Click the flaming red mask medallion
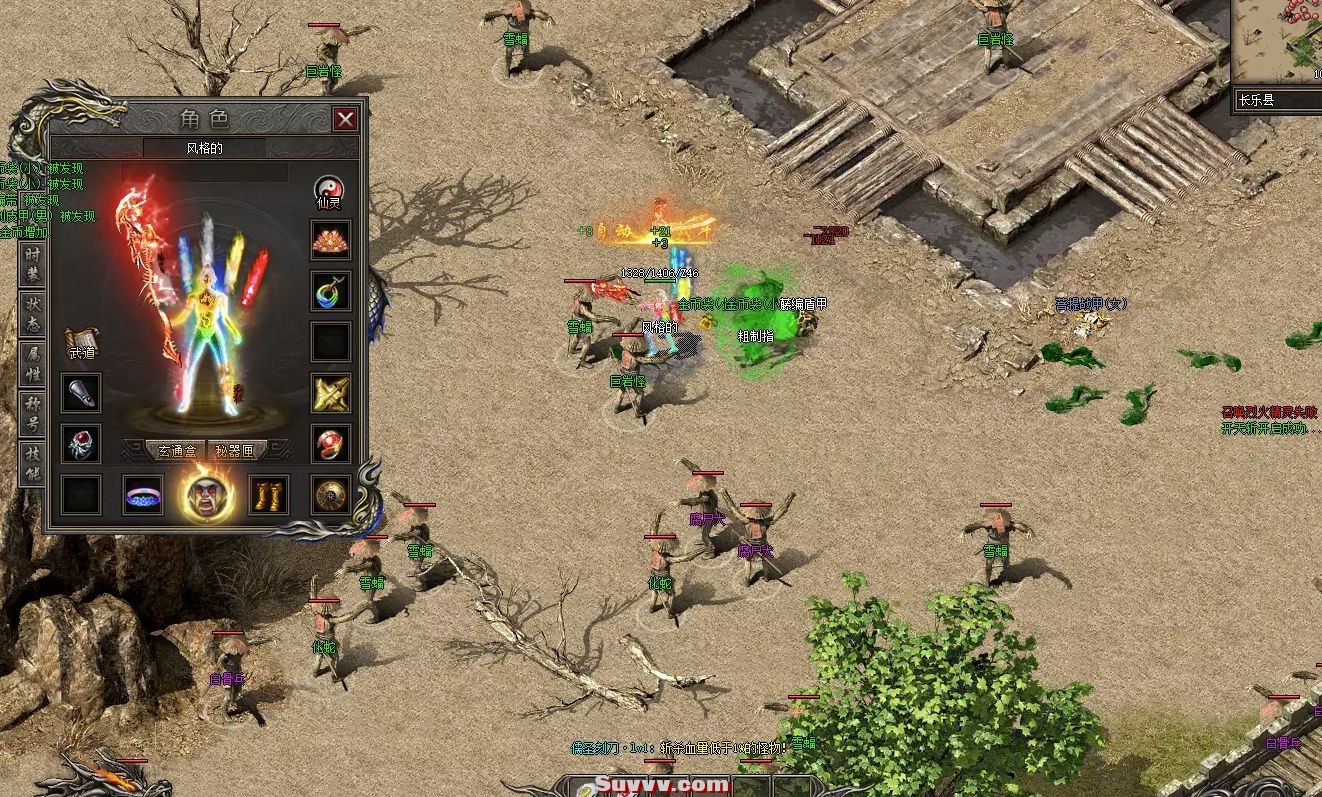 pyautogui.click(x=207, y=494)
